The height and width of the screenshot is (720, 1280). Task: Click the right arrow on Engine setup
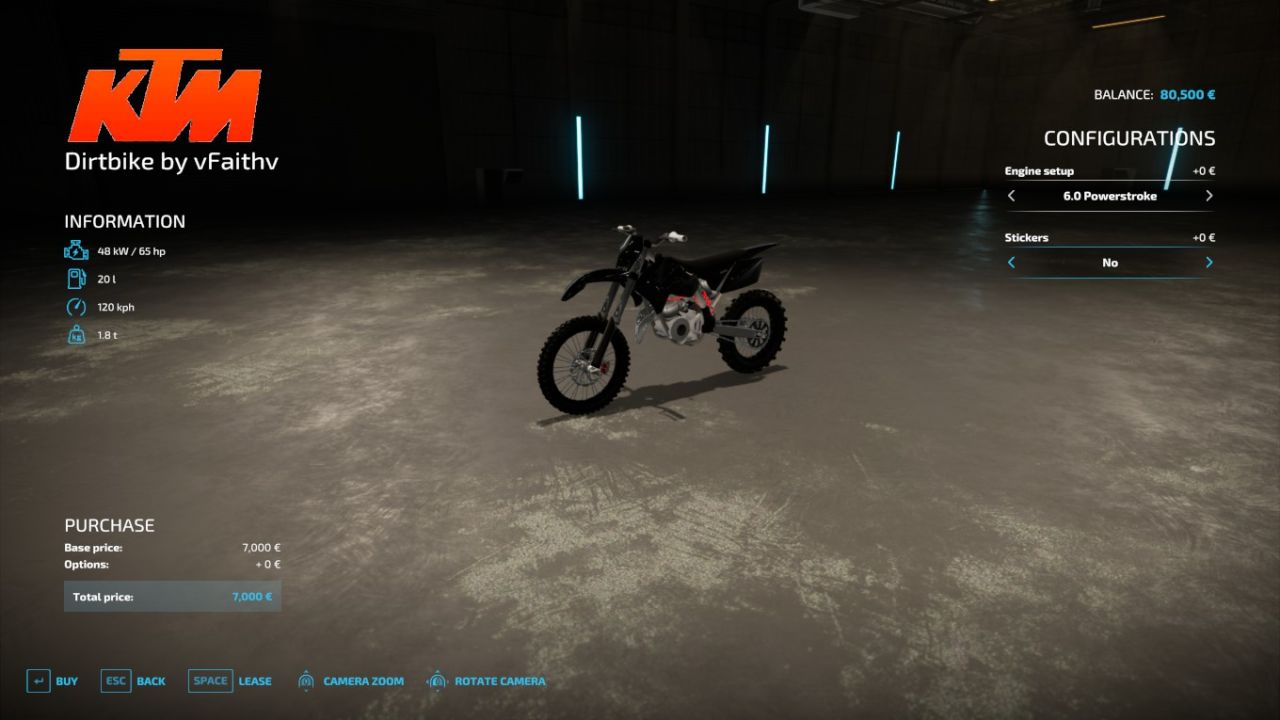click(x=1207, y=196)
